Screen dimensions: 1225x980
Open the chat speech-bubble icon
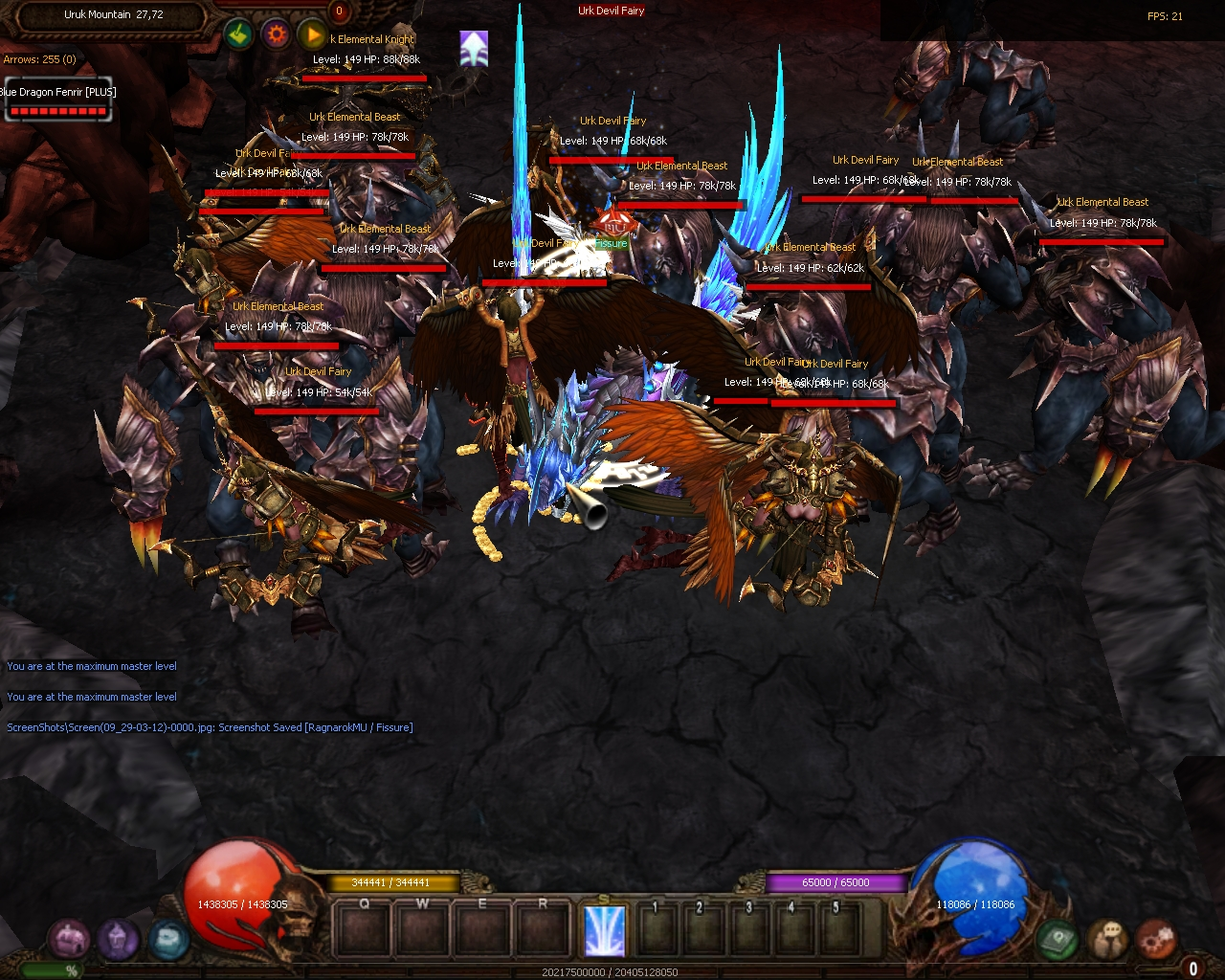[1108, 940]
